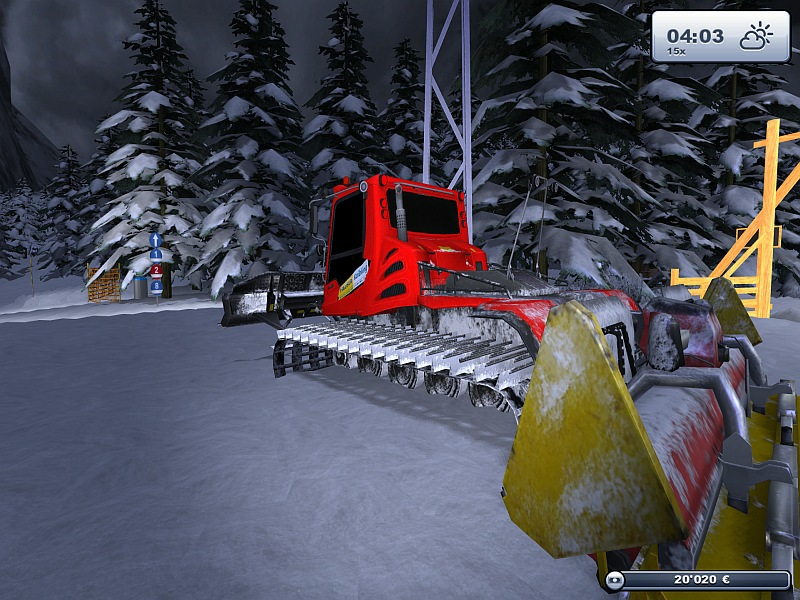
Task: Select the money icon beside the balance
Action: [614, 579]
